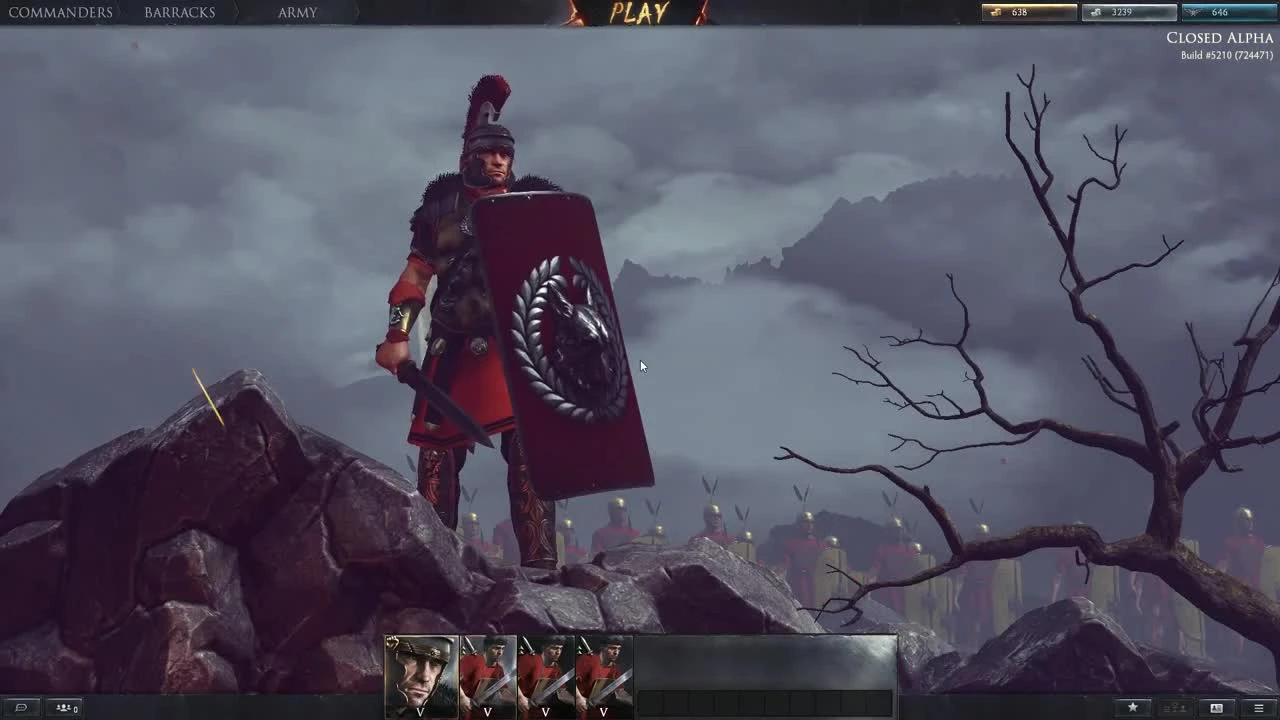Toggle the first infantry unit card
Image resolution: width=1280 pixels, height=720 pixels.
pos(487,668)
